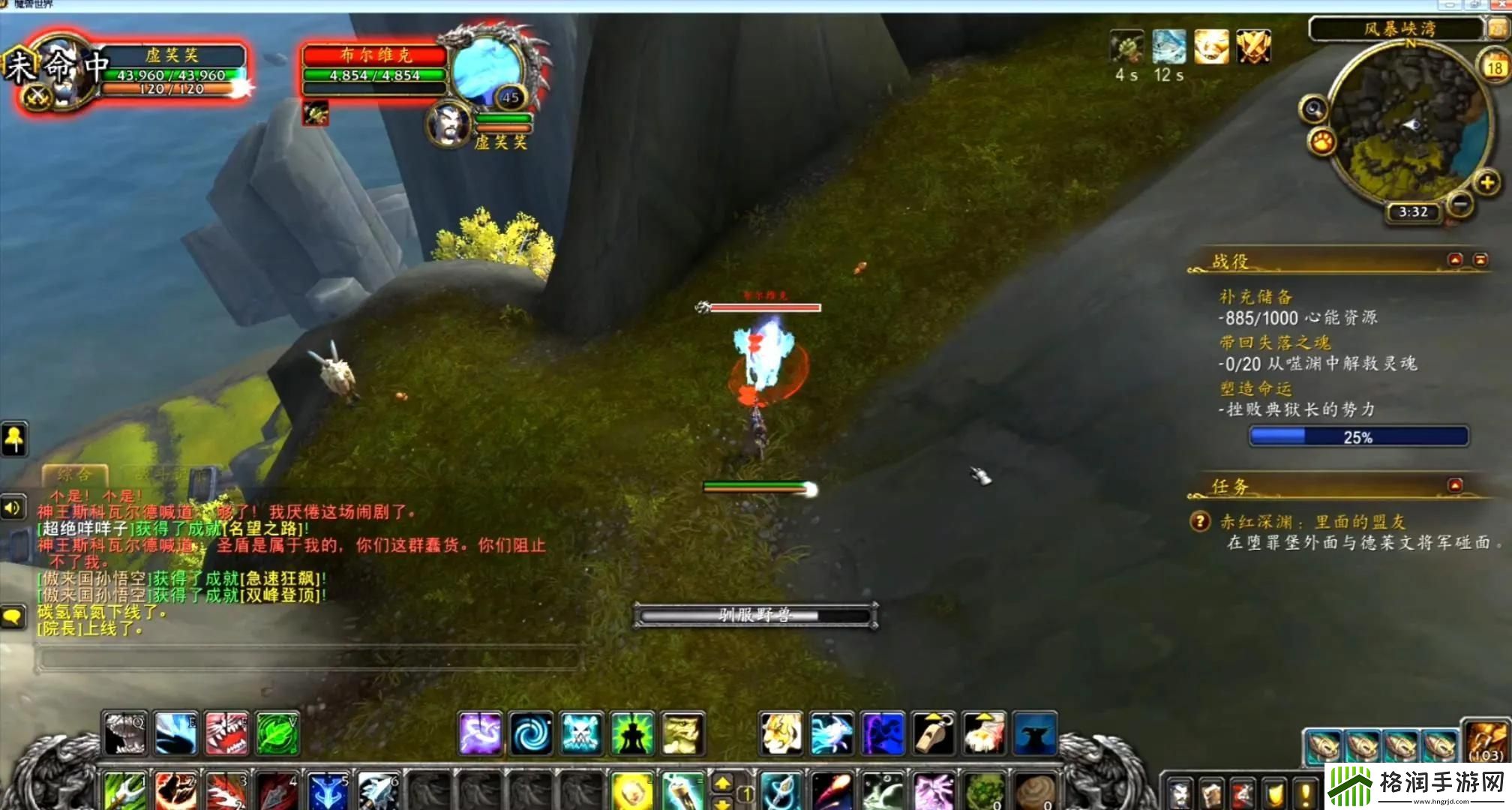Click the minimap zoom-out minus button

tap(1459, 204)
